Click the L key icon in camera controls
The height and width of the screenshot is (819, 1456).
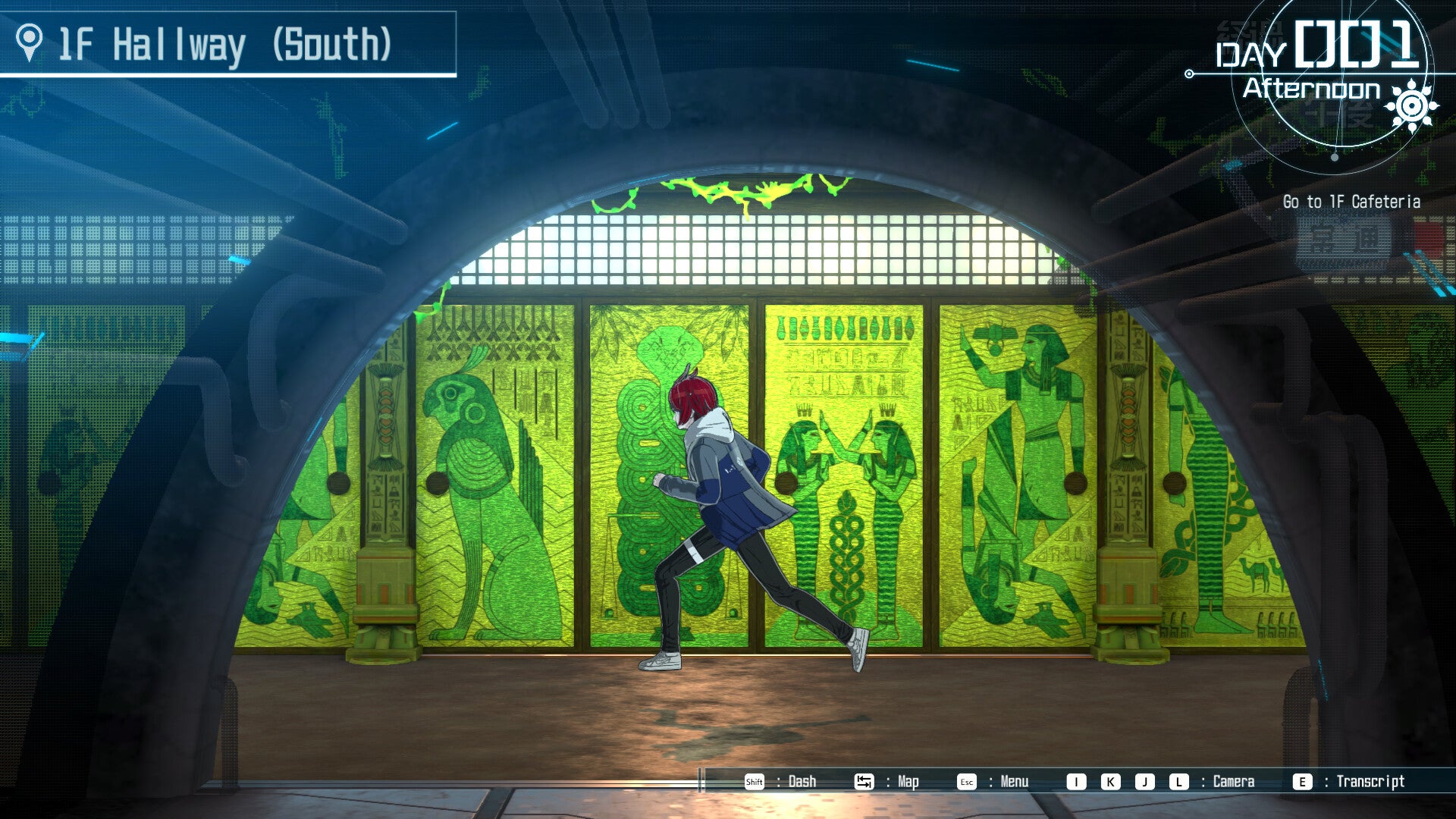coord(1178,781)
